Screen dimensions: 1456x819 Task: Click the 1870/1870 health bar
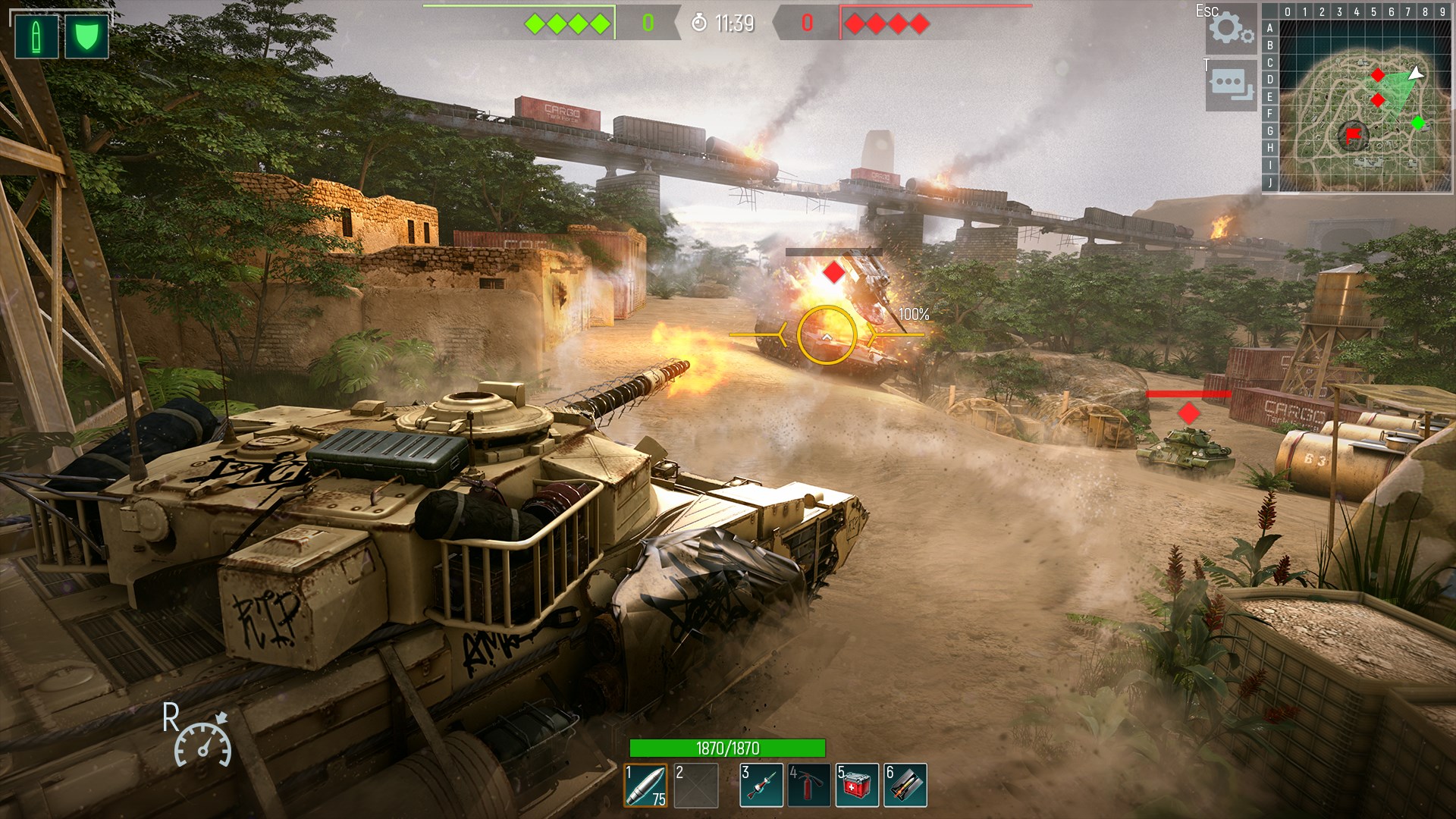(726, 747)
